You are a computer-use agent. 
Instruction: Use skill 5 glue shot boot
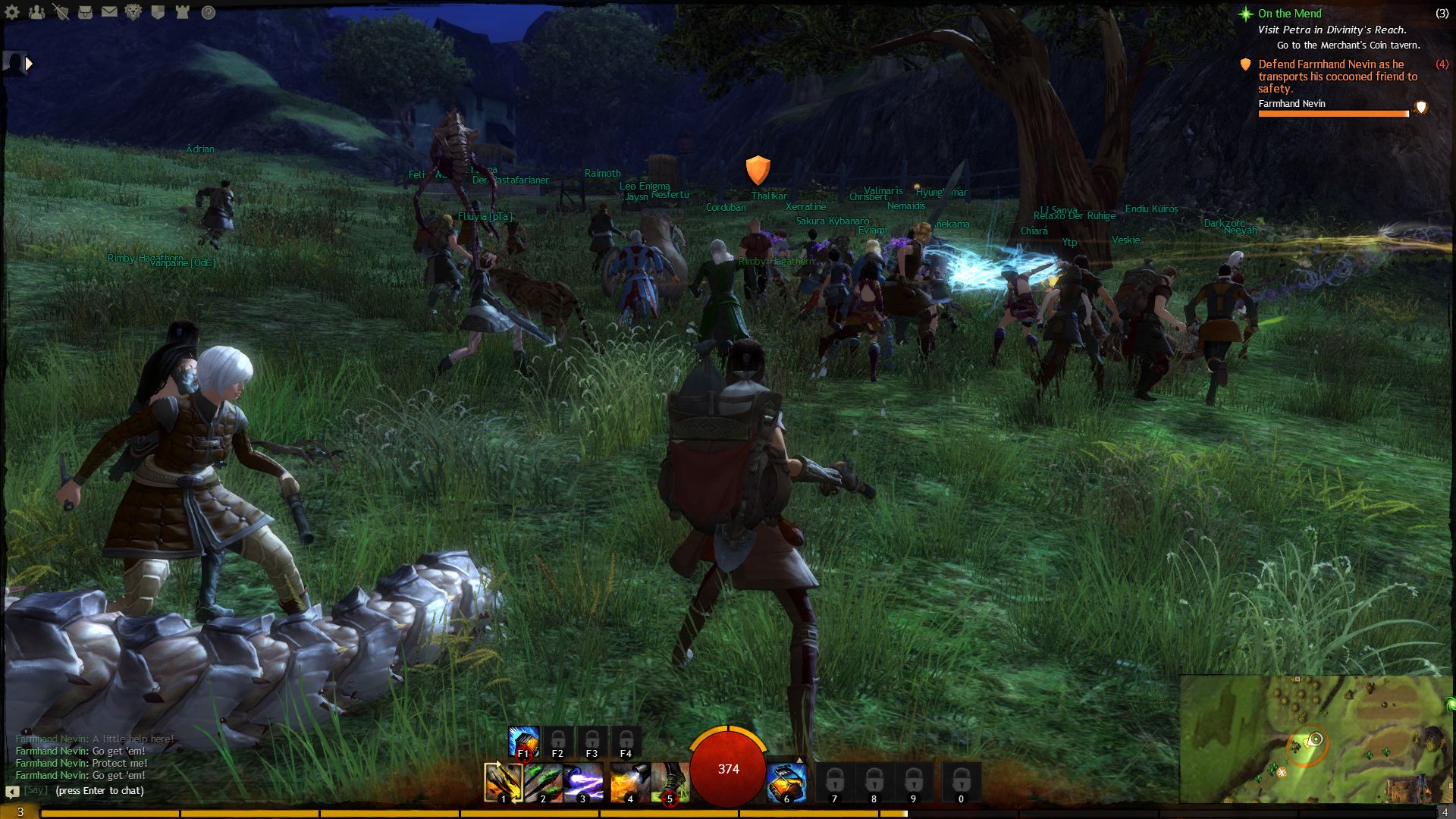pyautogui.click(x=670, y=783)
